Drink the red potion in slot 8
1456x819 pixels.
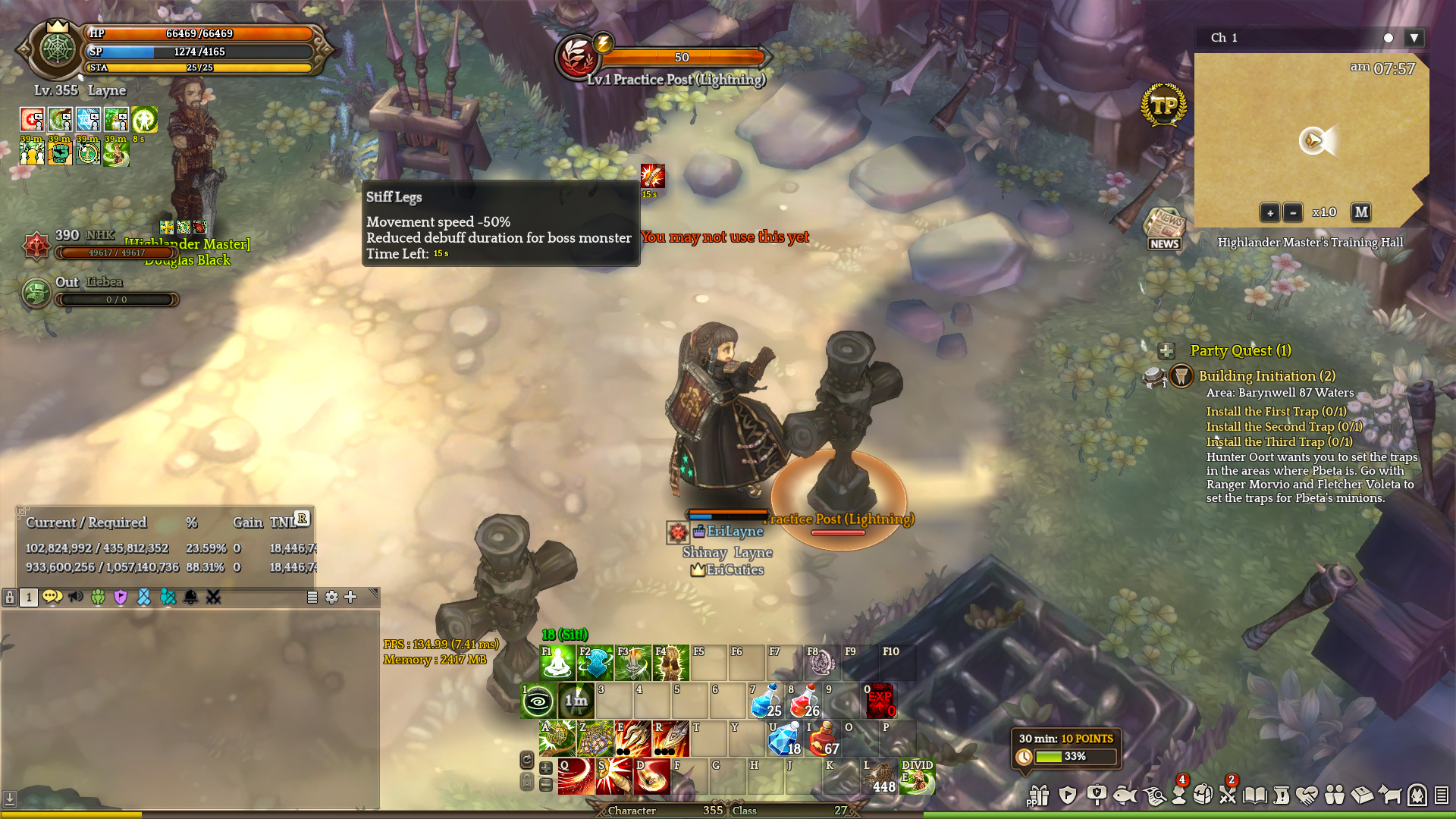point(804,701)
